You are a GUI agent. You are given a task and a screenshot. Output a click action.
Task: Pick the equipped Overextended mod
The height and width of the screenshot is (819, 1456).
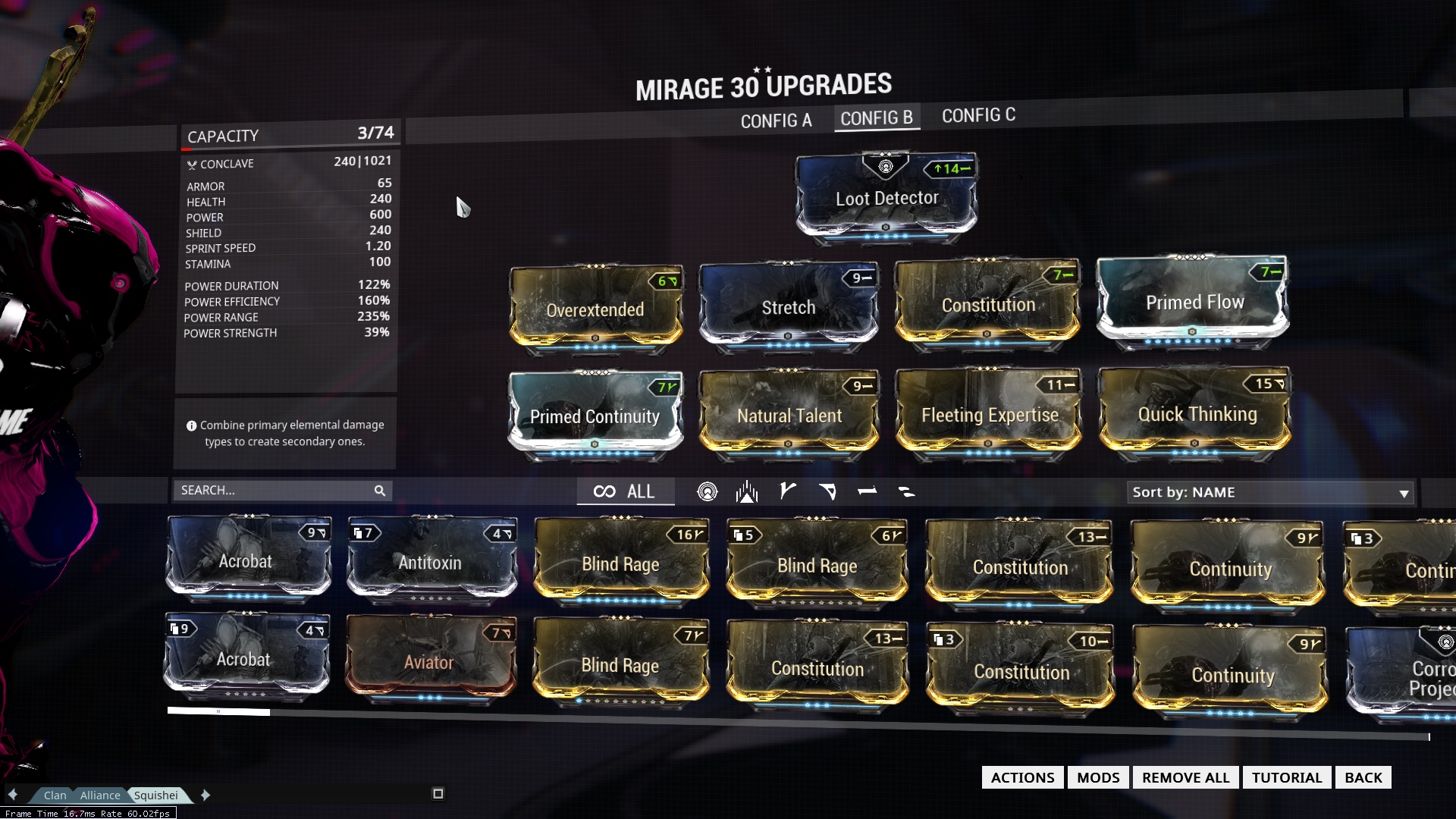595,309
